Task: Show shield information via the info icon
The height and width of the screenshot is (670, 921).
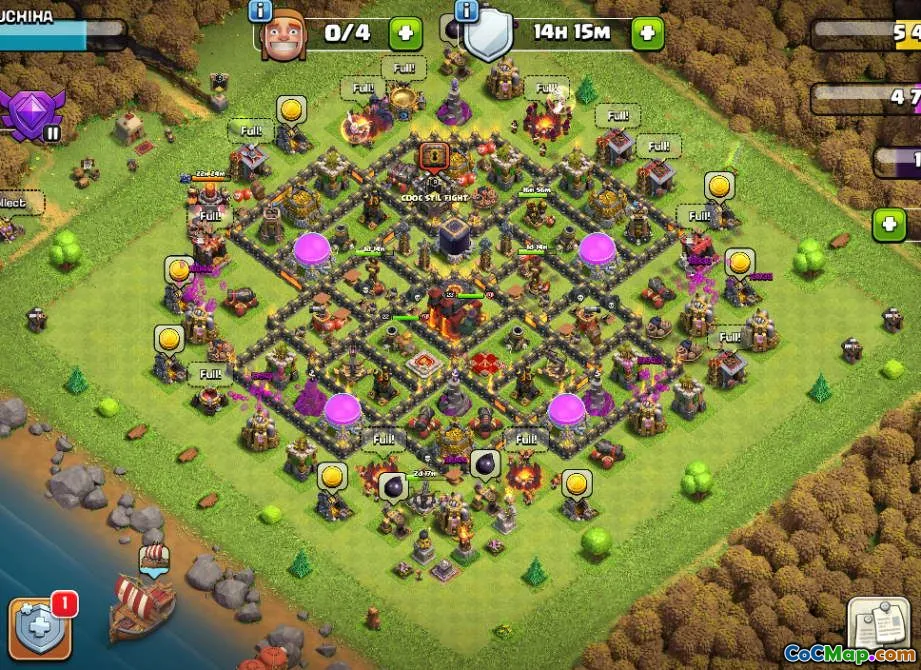Action: click(x=467, y=10)
